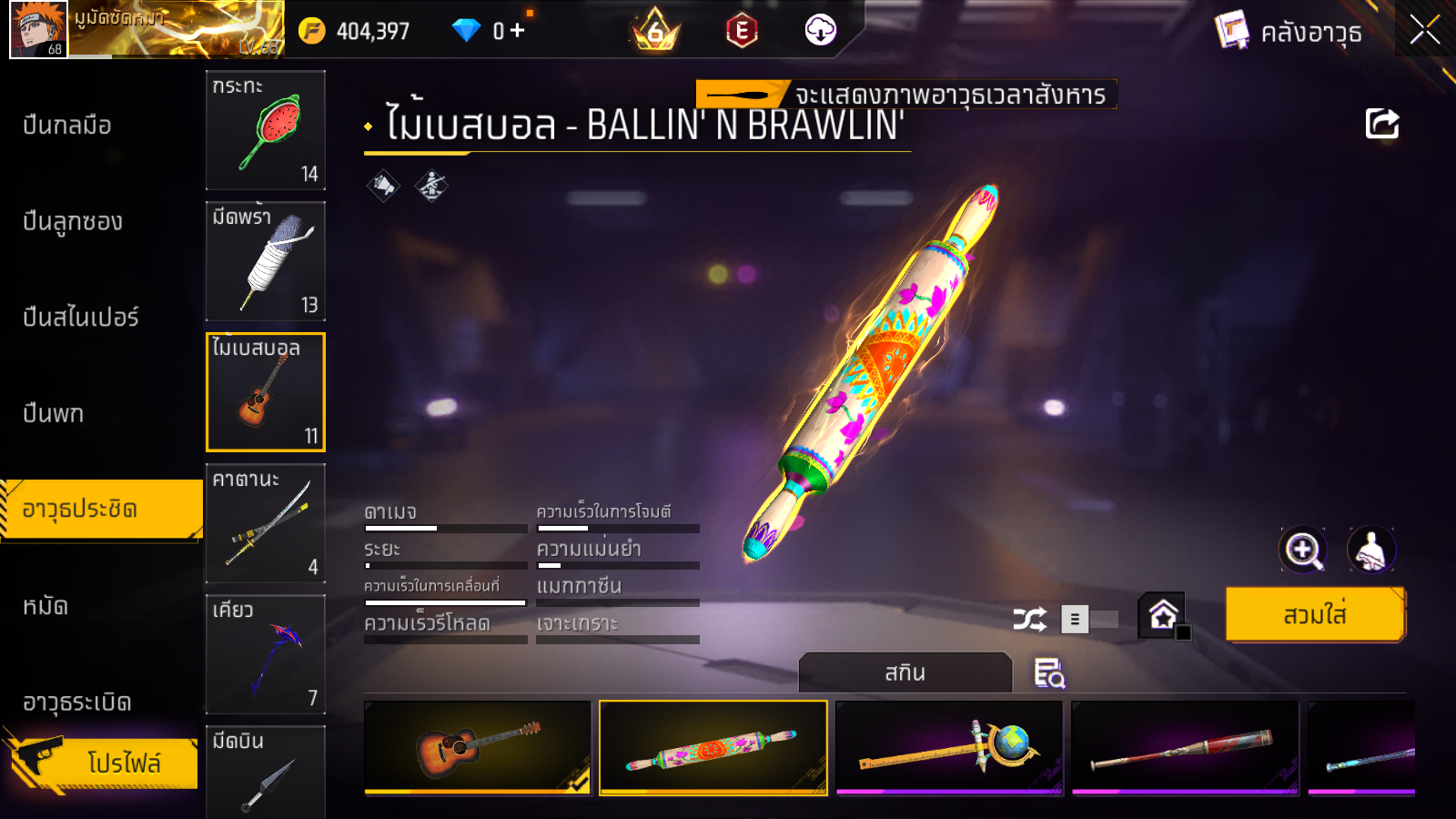
Task: Open the ปืนพก pistol category
Action: (54, 413)
